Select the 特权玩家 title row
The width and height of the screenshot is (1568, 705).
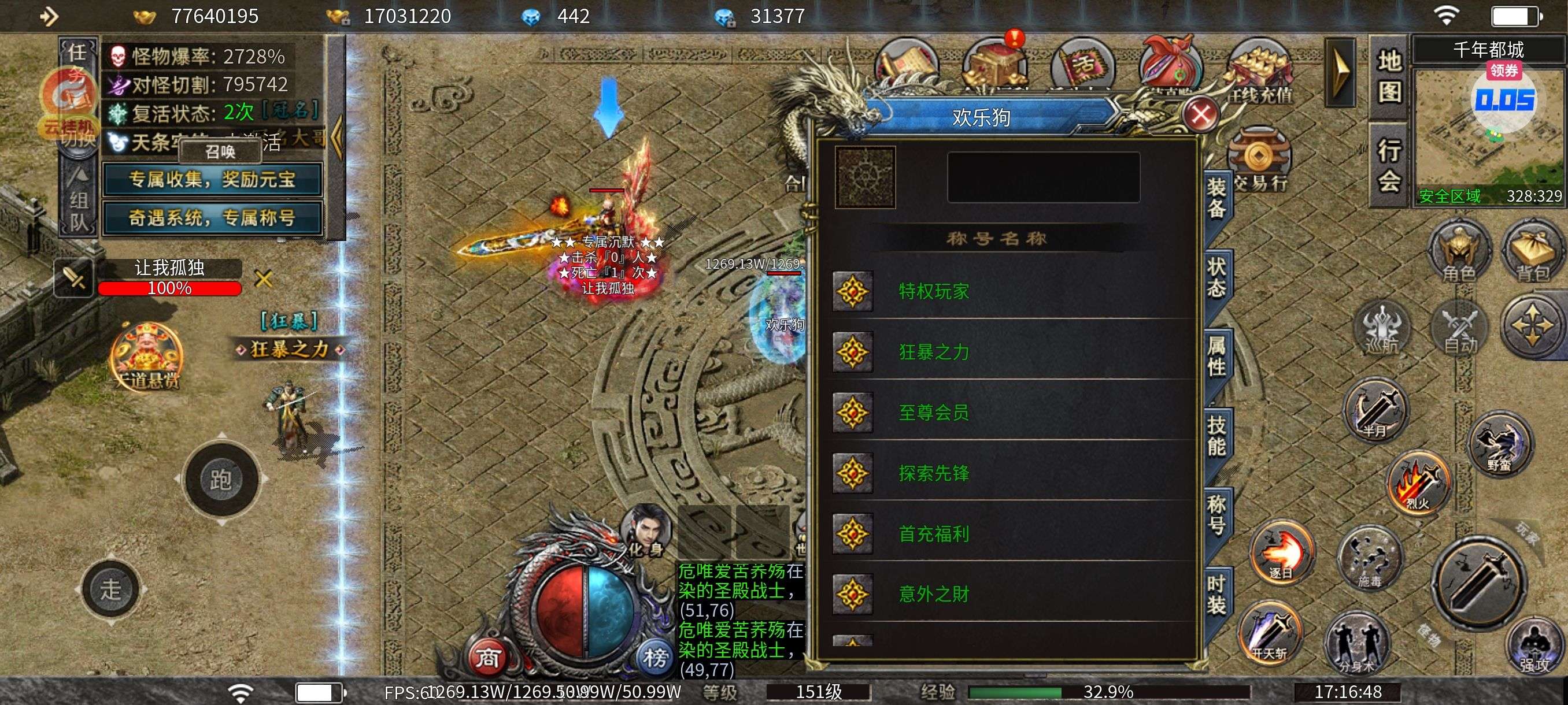1011,291
